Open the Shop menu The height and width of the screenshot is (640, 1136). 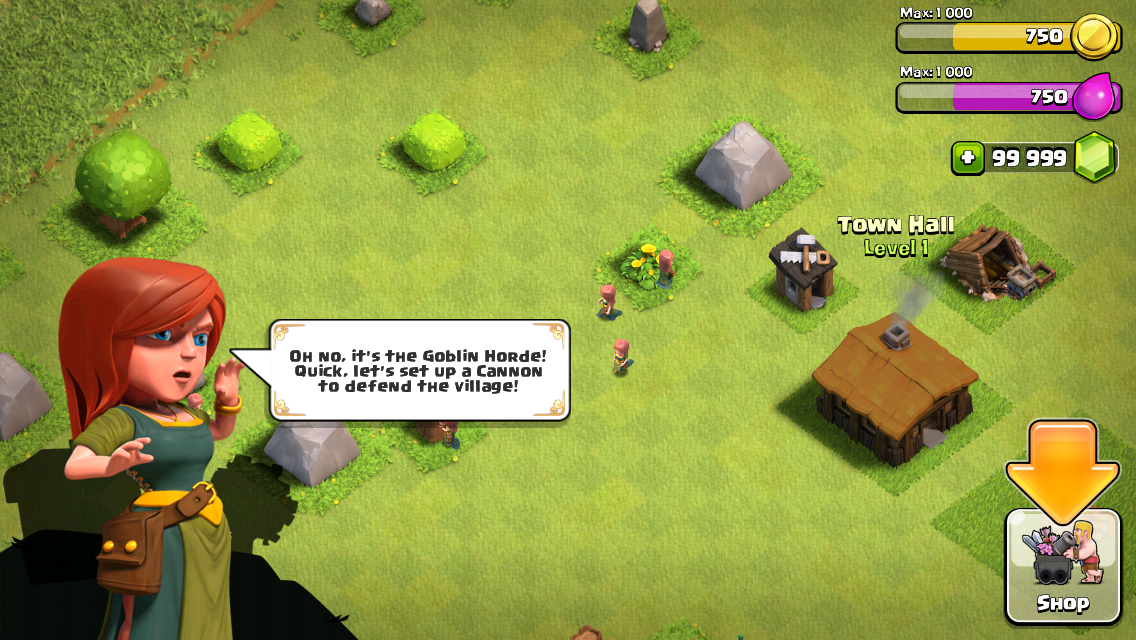pos(1062,565)
